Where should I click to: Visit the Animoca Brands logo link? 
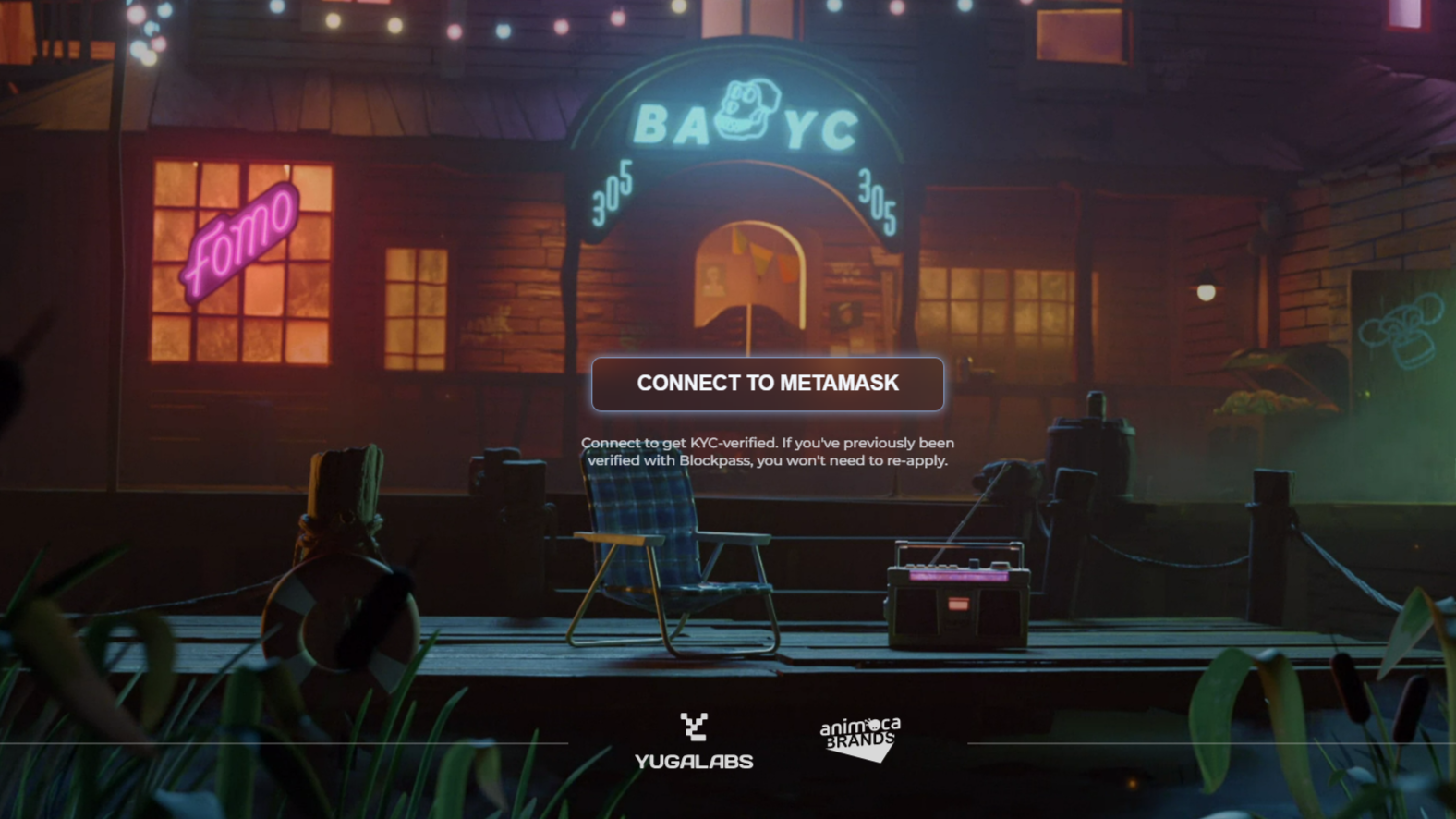pyautogui.click(x=860, y=738)
